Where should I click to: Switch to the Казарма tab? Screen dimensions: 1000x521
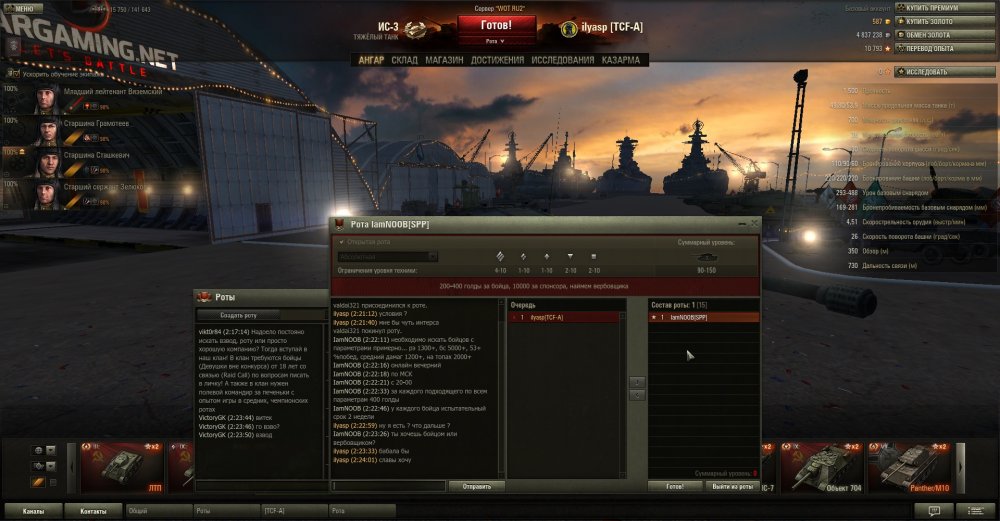pos(621,60)
